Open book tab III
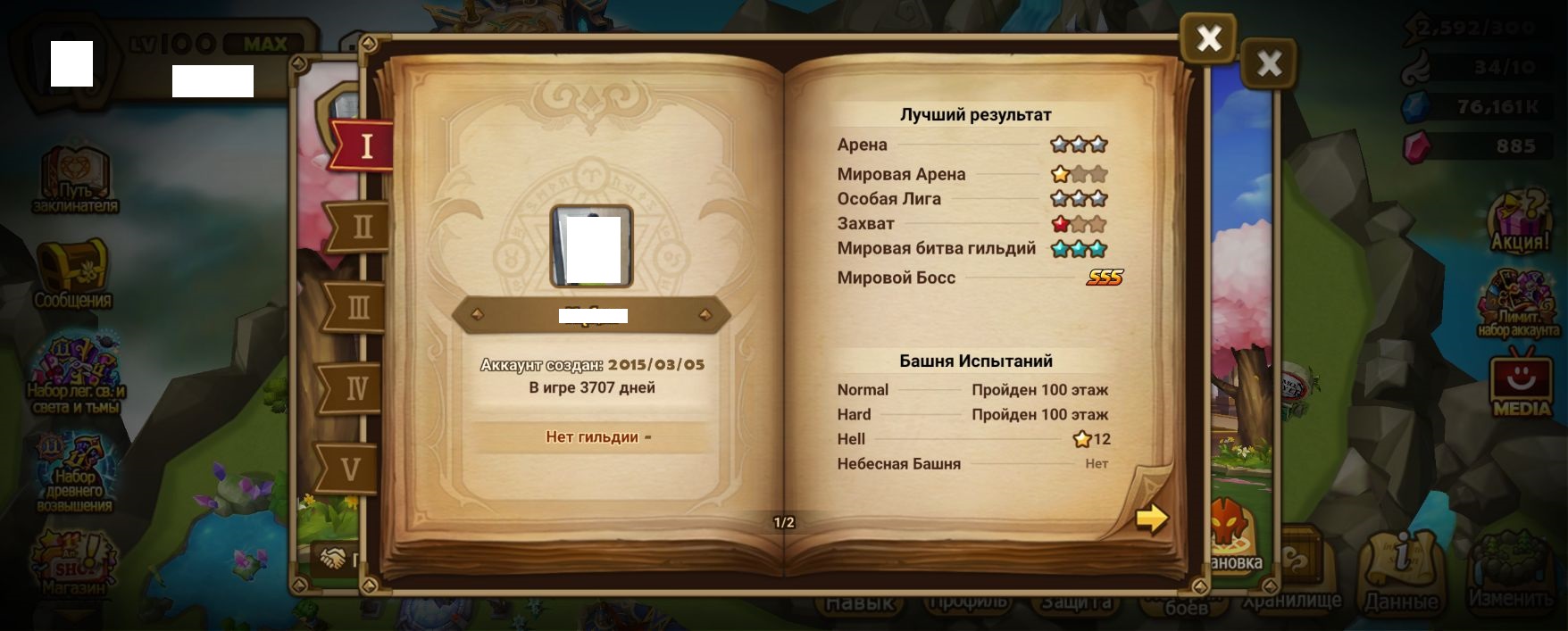1568x631 pixels. tap(358, 308)
